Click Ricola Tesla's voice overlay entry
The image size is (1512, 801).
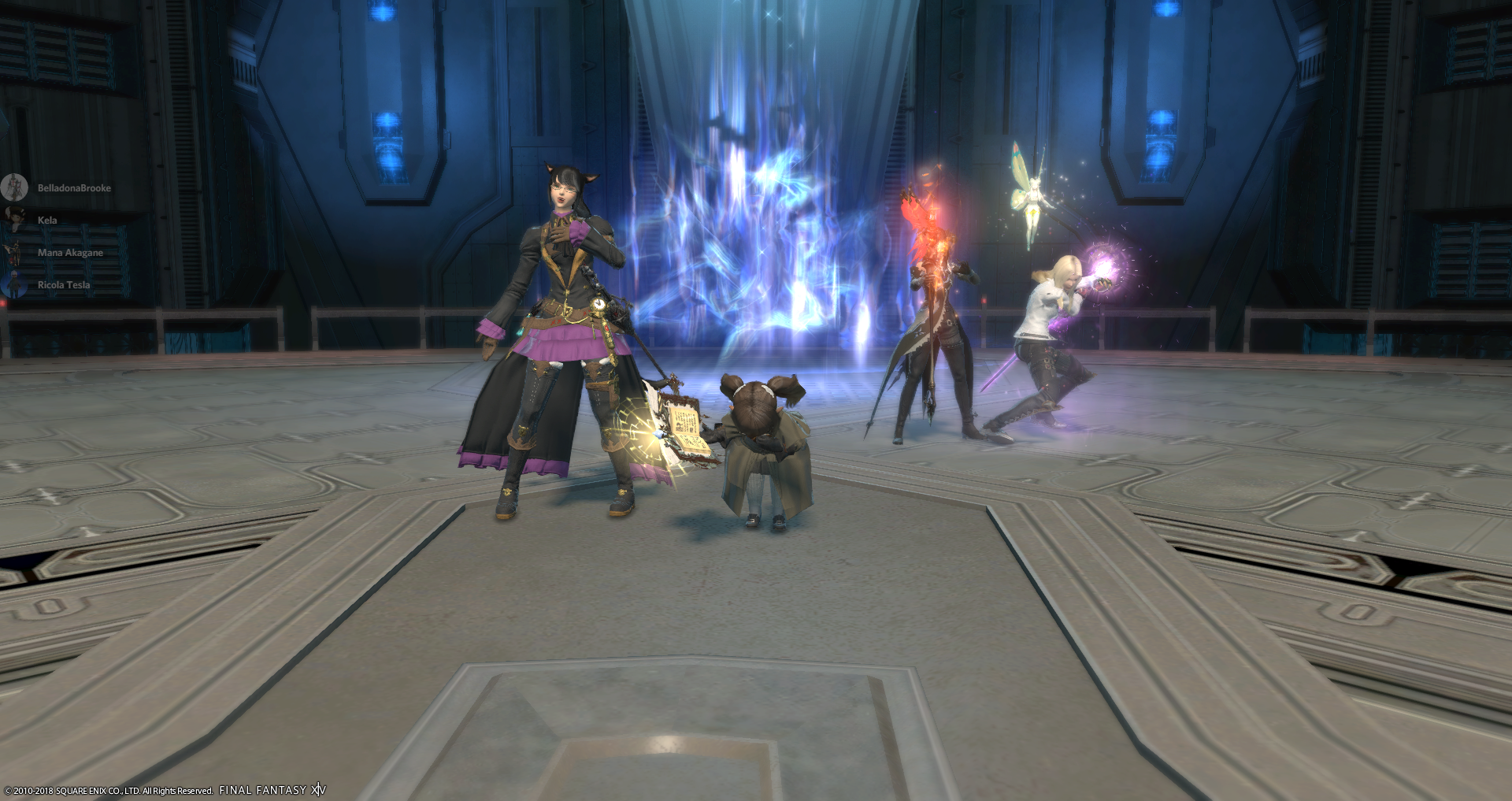[x=63, y=285]
